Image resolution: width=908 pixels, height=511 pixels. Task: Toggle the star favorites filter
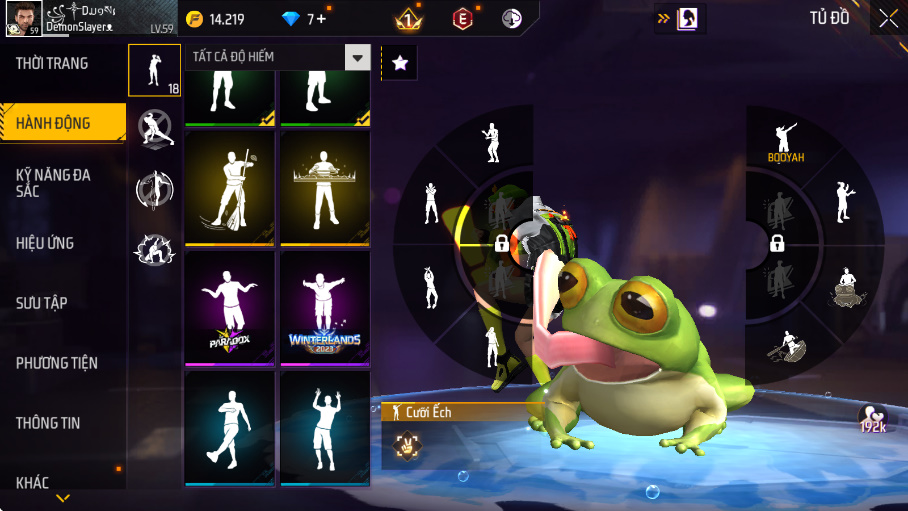400,63
